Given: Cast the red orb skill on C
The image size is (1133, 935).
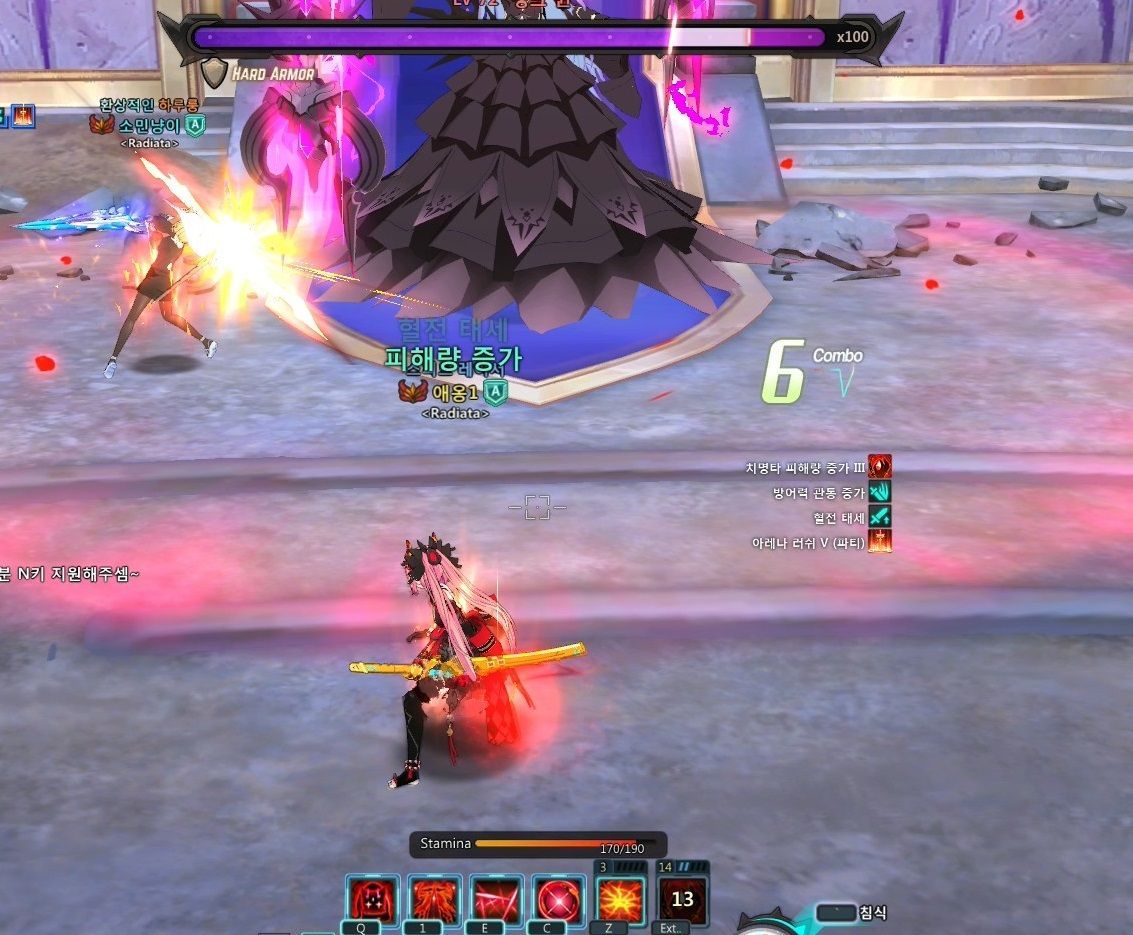Looking at the screenshot, I should 558,900.
